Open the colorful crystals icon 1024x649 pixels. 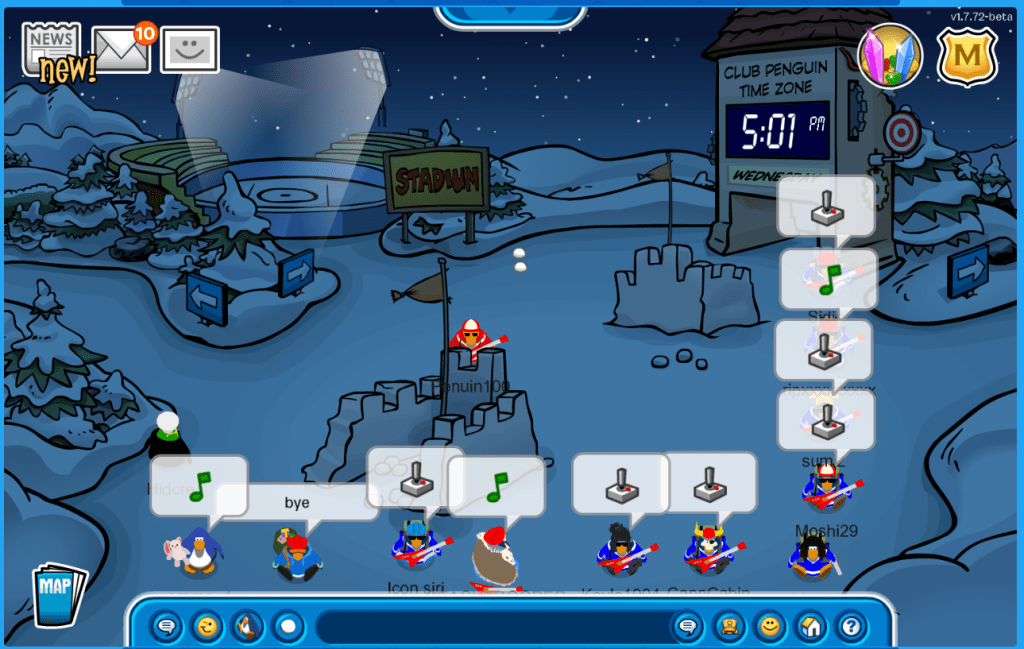tap(890, 56)
